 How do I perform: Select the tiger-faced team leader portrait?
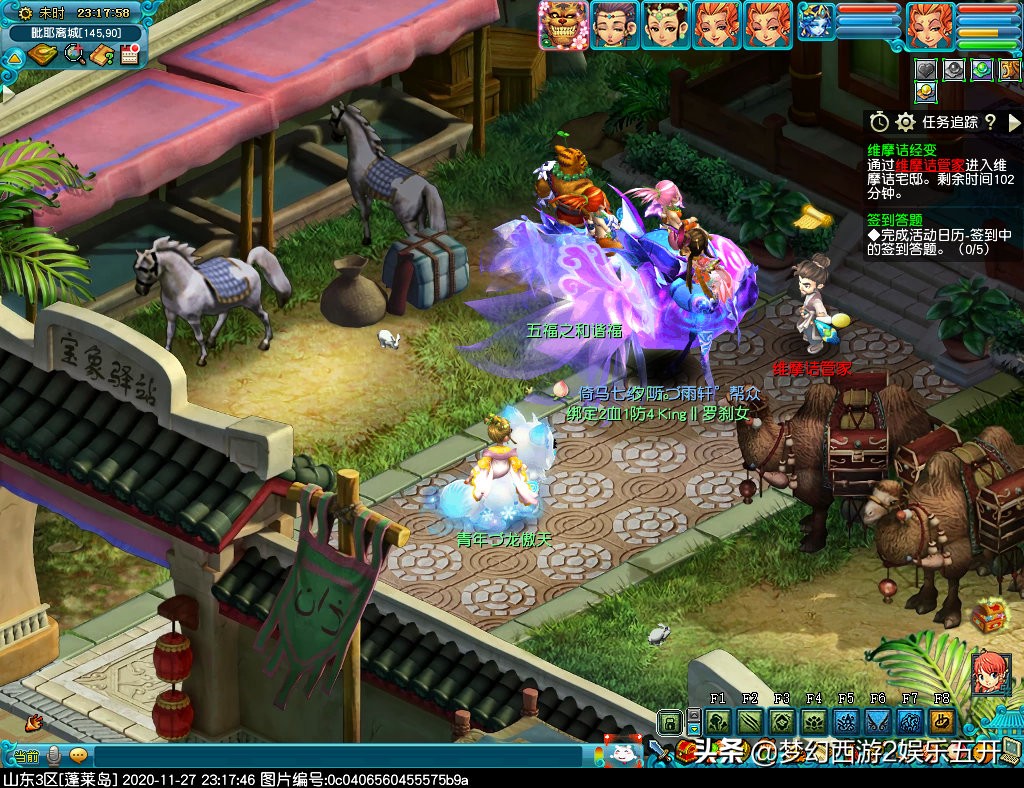562,25
